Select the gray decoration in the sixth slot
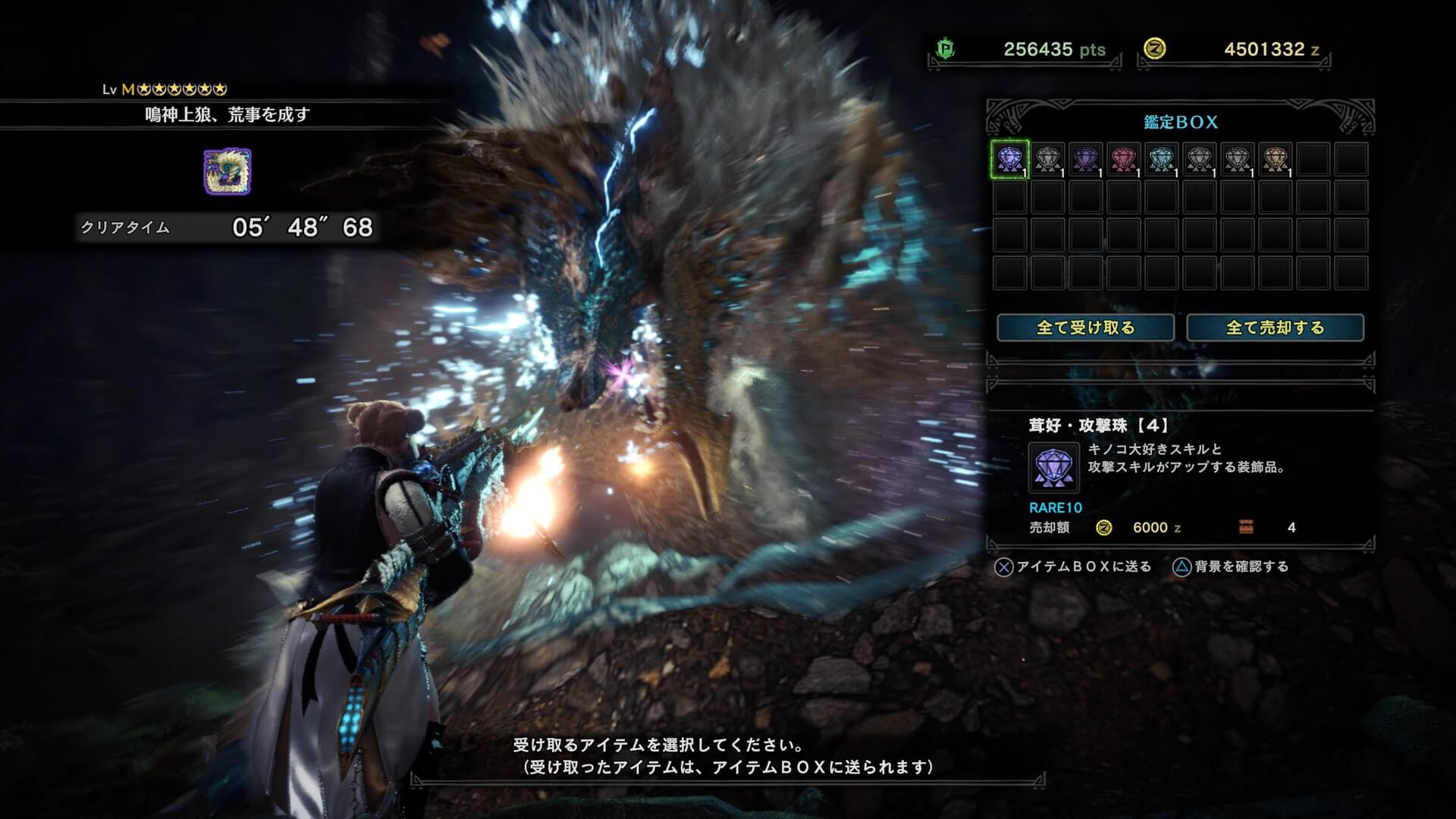The image size is (1456, 819). pyautogui.click(x=1201, y=158)
